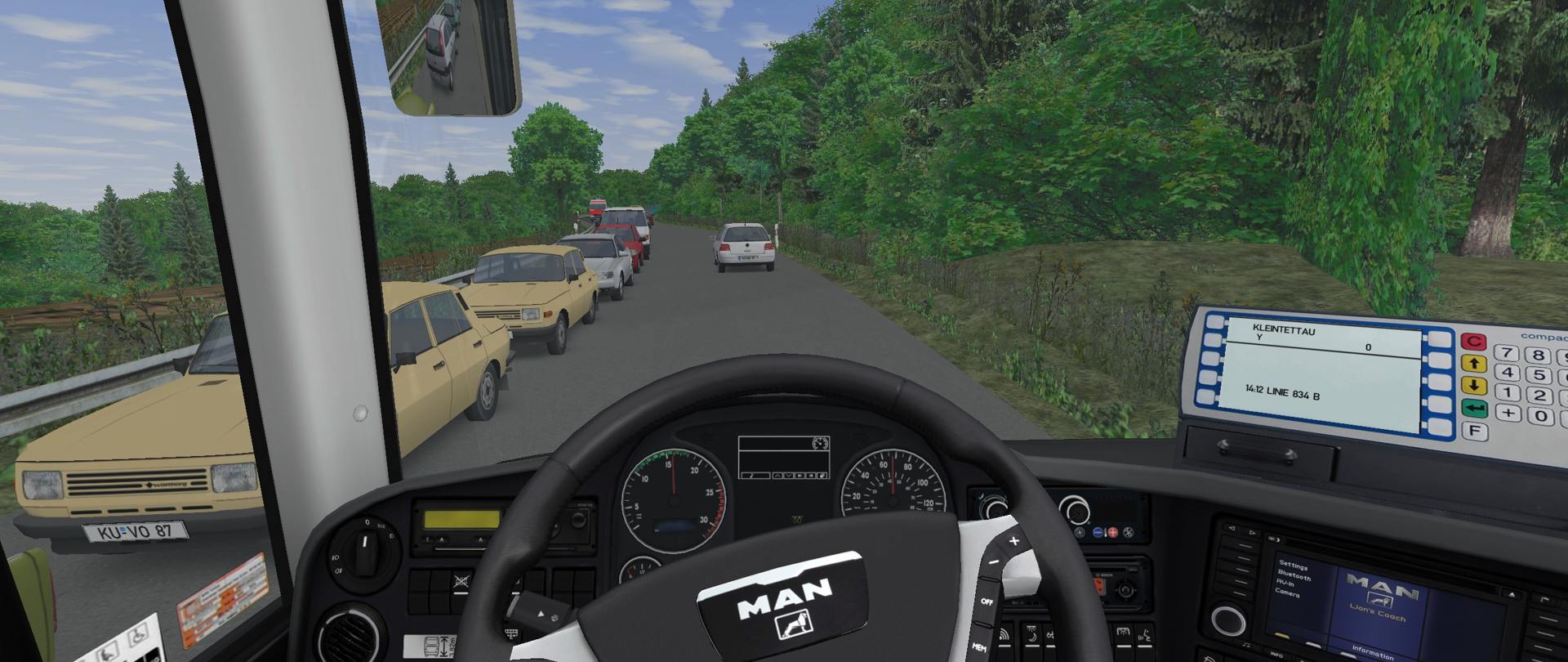Viewport: 1568px width, 662px height.
Task: Click the plus key on the ticket keypad
Action: 1509,414
